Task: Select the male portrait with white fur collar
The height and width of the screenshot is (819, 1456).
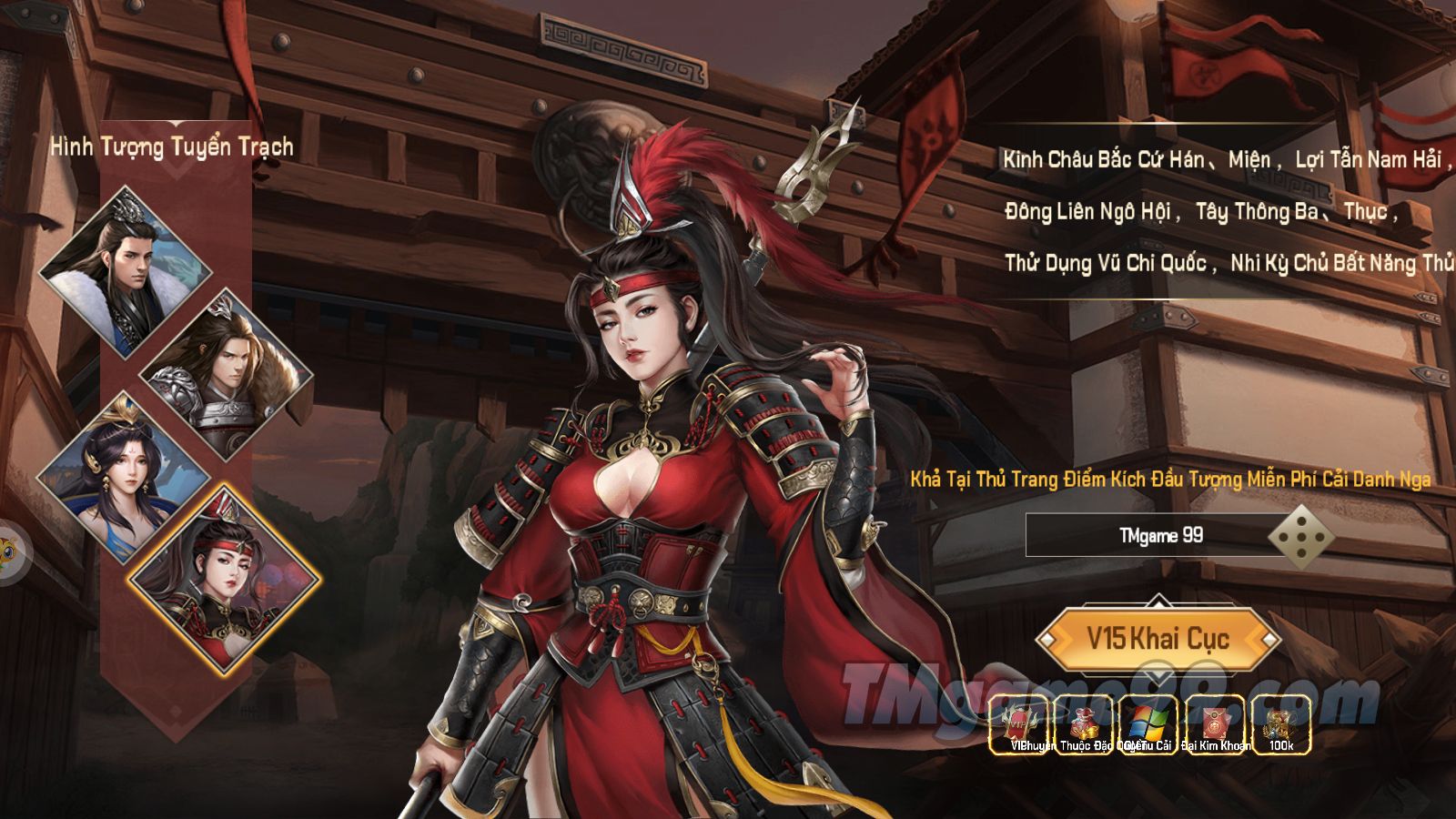Action: pos(125,270)
